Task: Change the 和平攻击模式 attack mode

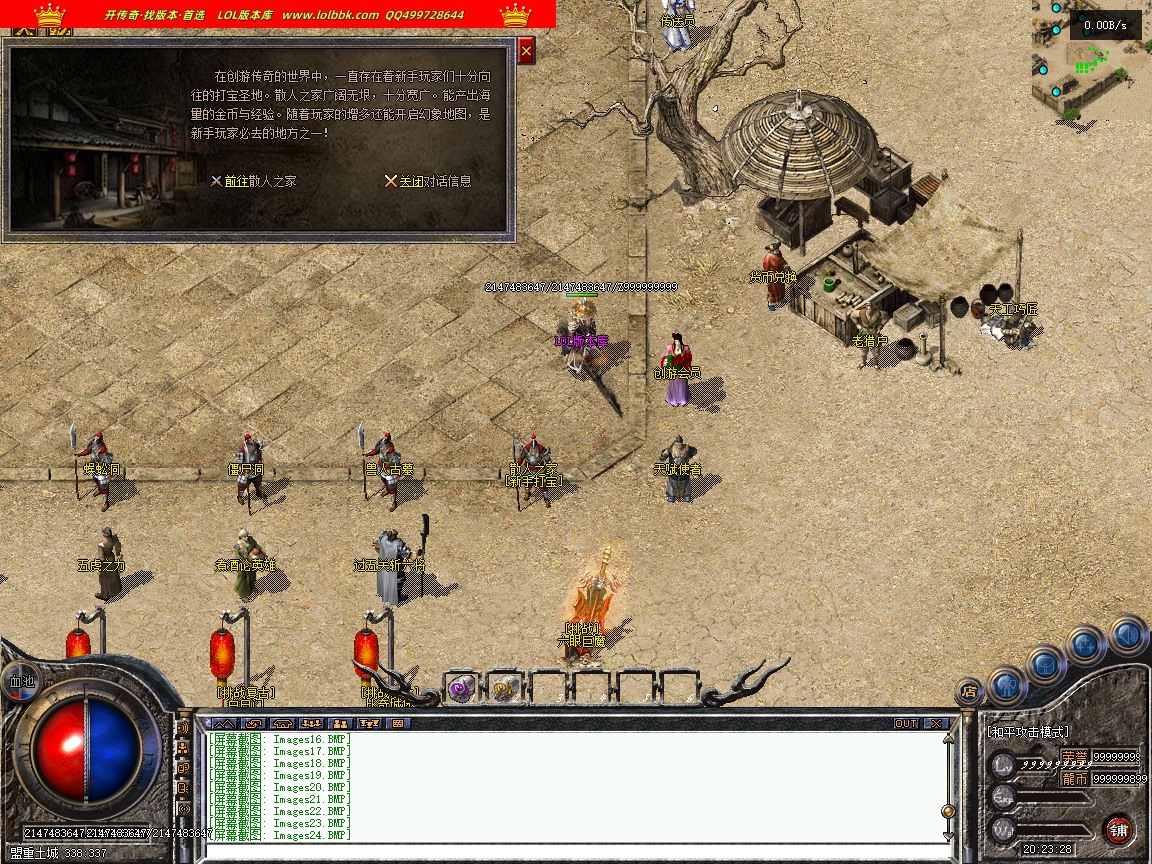Action: (1028, 732)
